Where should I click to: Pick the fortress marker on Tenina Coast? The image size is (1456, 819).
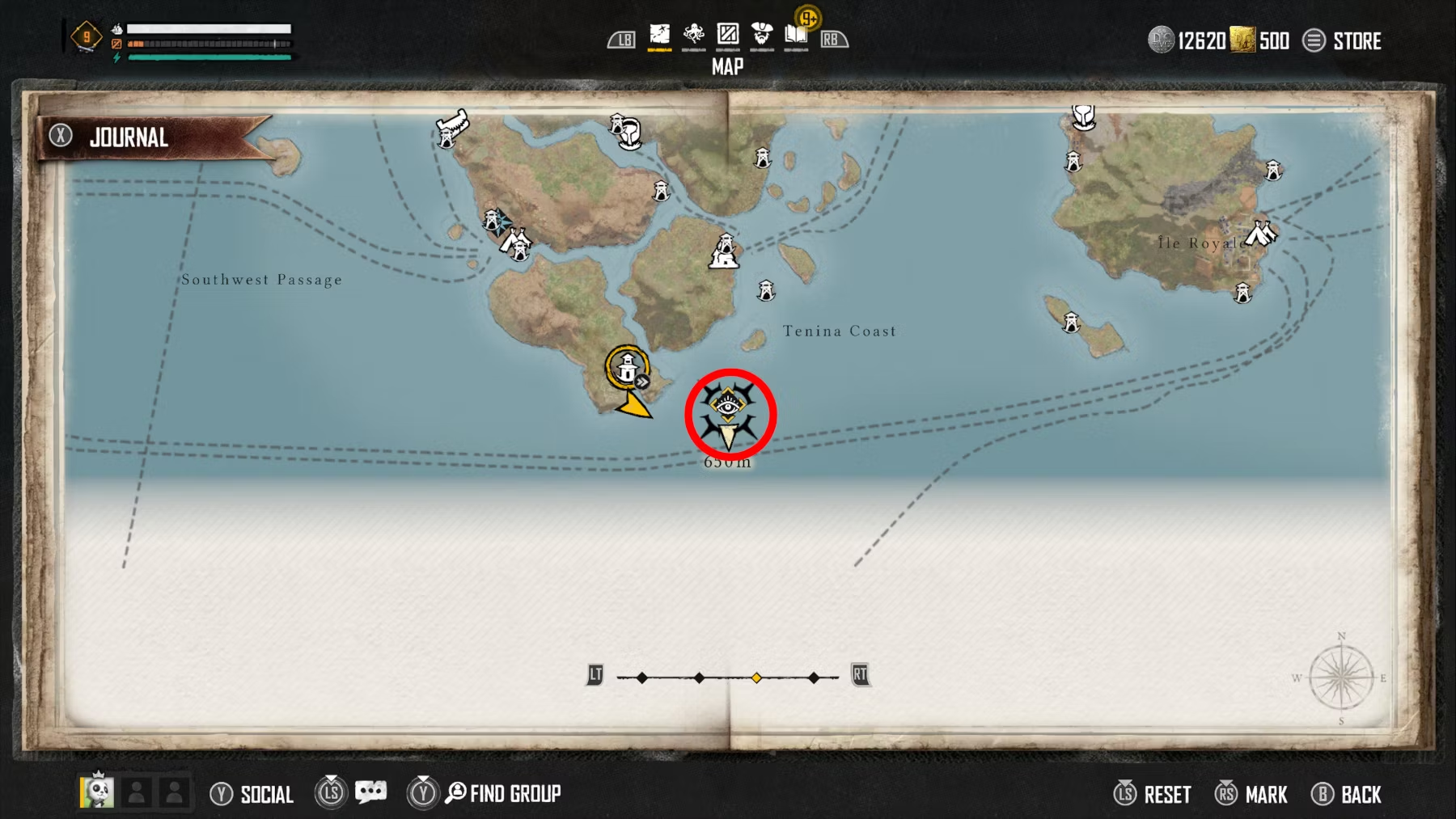pos(724,251)
